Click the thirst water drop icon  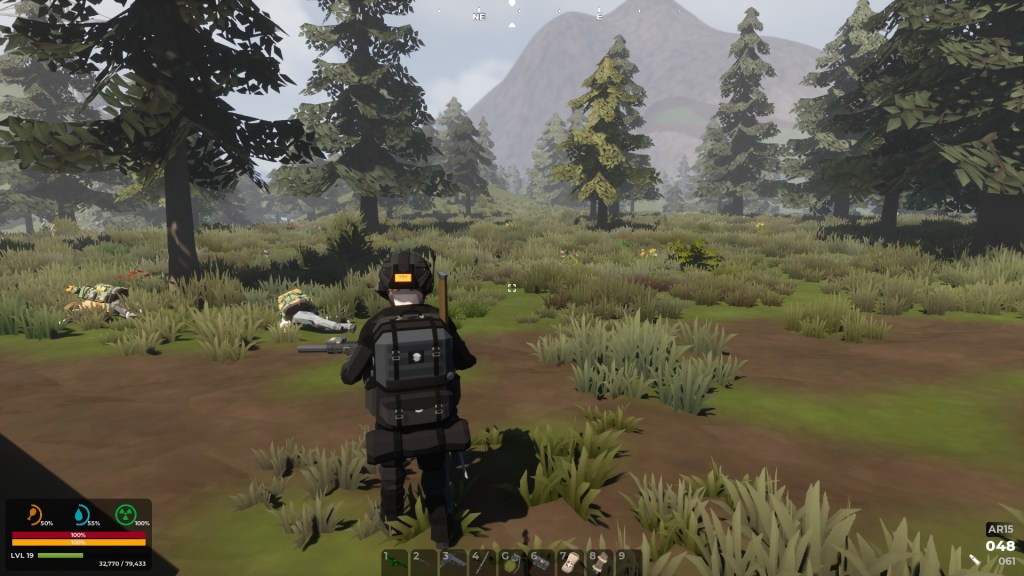[x=82, y=515]
